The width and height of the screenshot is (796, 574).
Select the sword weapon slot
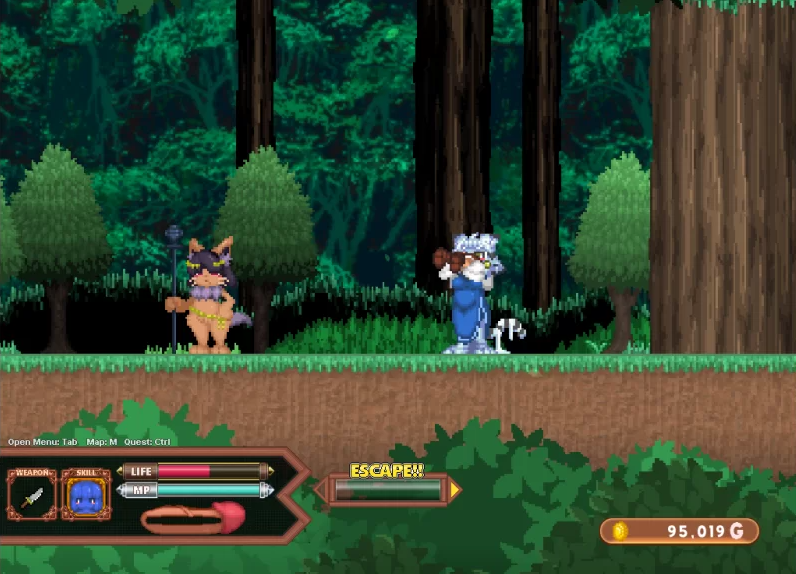click(32, 495)
